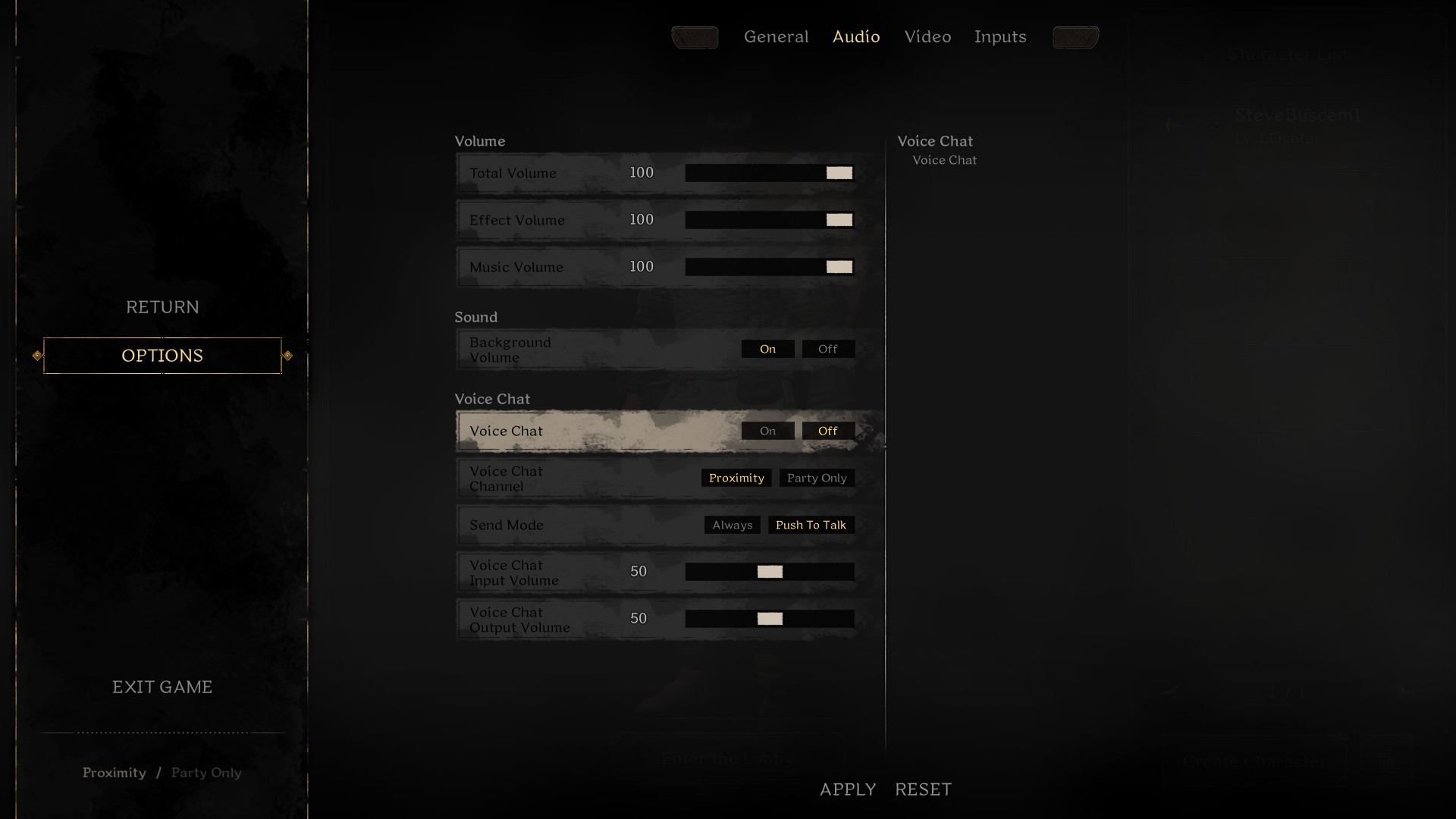
Task: Select the Audio tab
Action: pyautogui.click(x=856, y=36)
